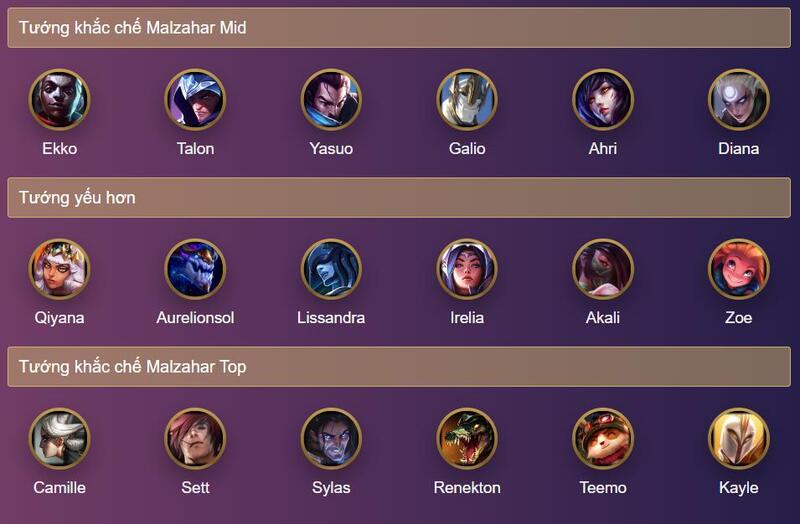
Task: Click the Yasuo champion icon
Action: tap(331, 99)
